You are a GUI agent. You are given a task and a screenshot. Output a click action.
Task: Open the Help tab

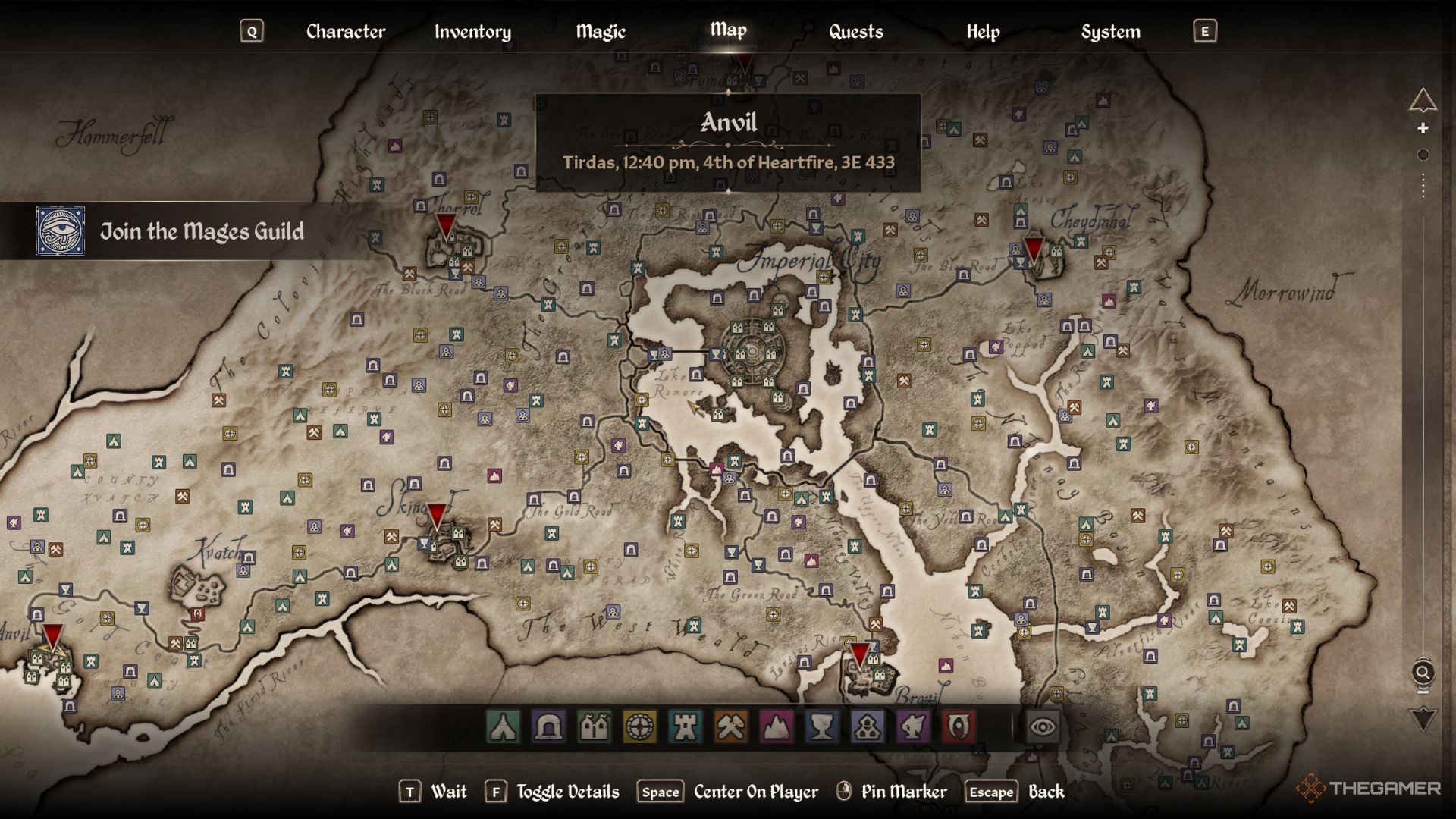(x=983, y=31)
